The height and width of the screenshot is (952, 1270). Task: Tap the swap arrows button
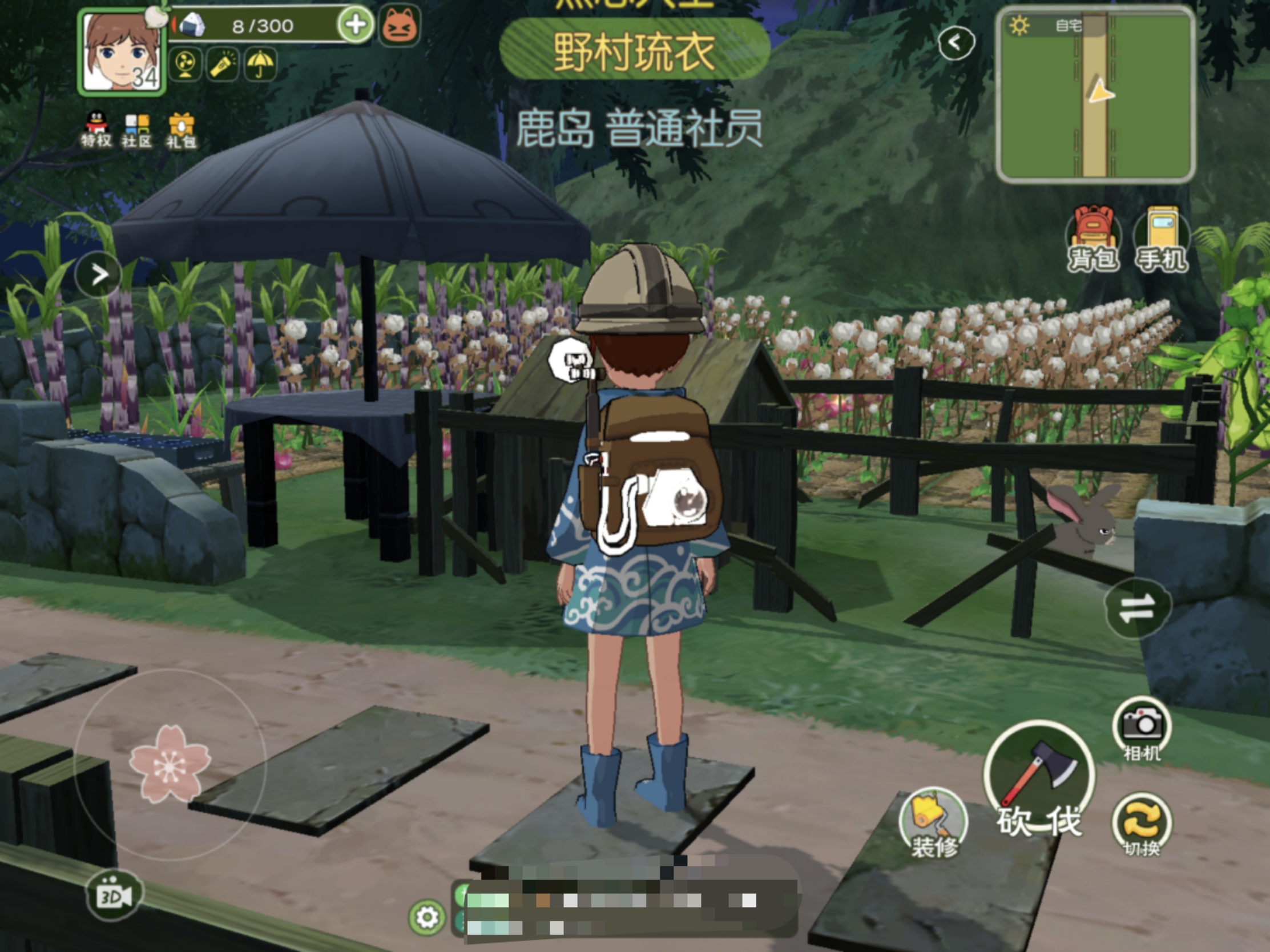click(1137, 608)
